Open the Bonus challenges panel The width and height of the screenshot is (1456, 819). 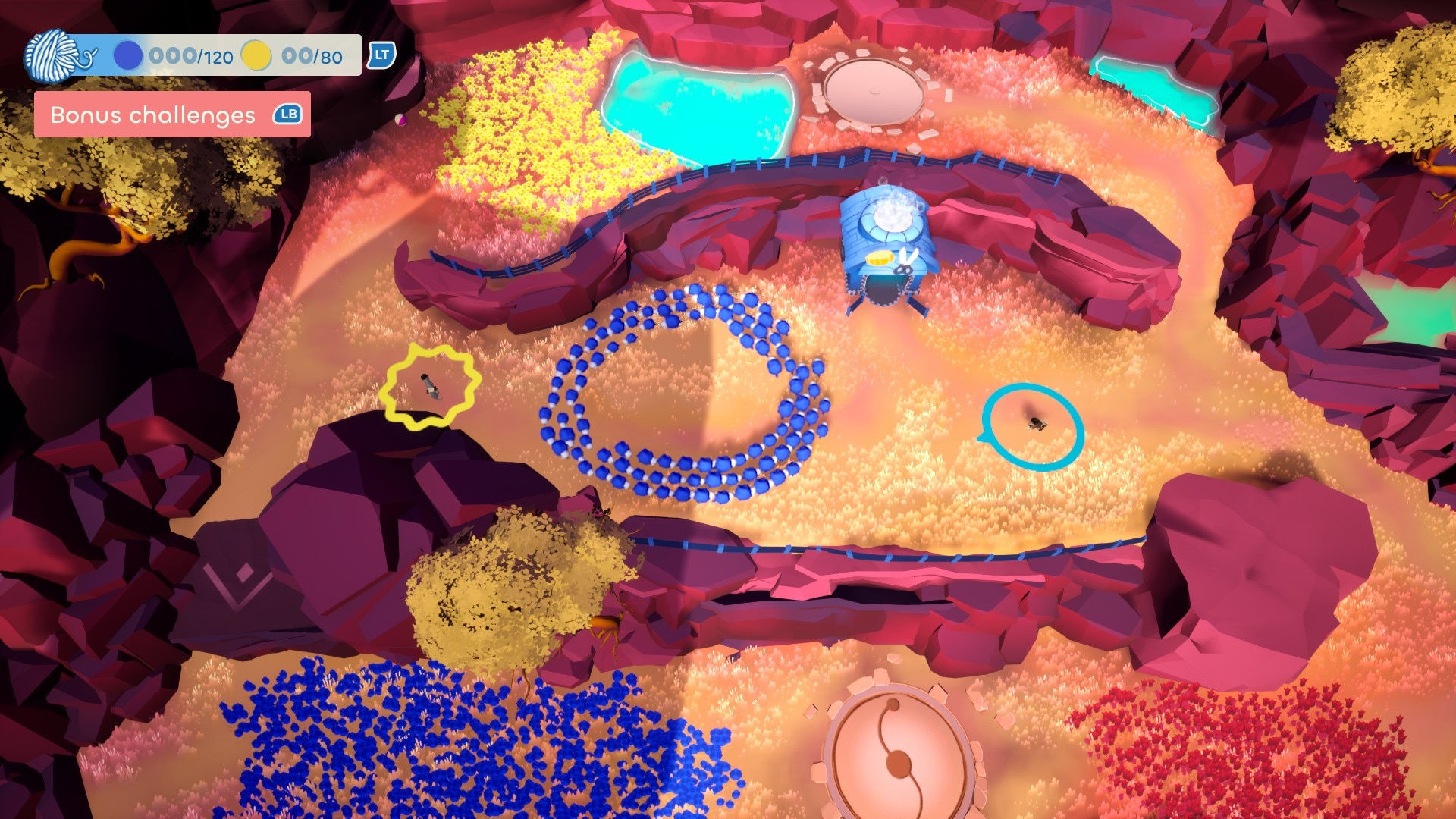point(172,115)
